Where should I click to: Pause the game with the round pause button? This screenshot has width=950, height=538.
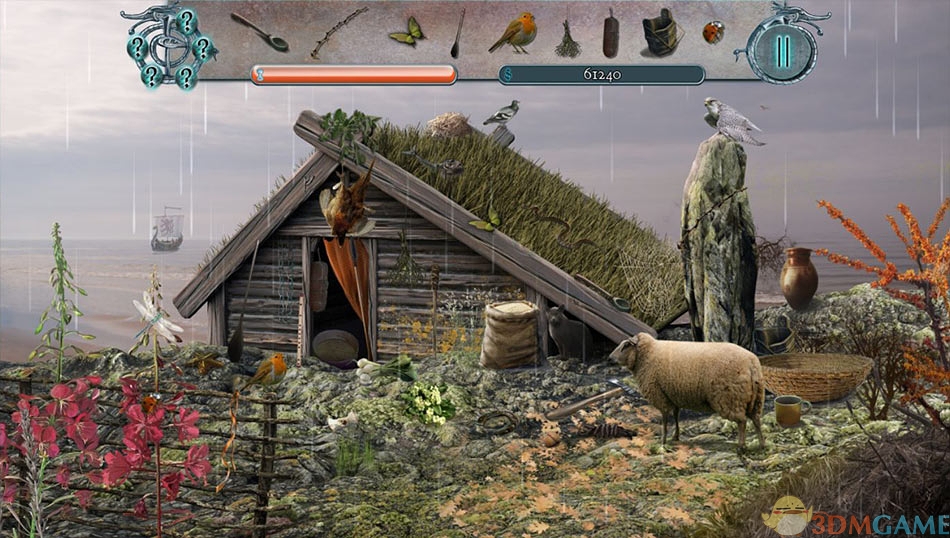(x=781, y=50)
